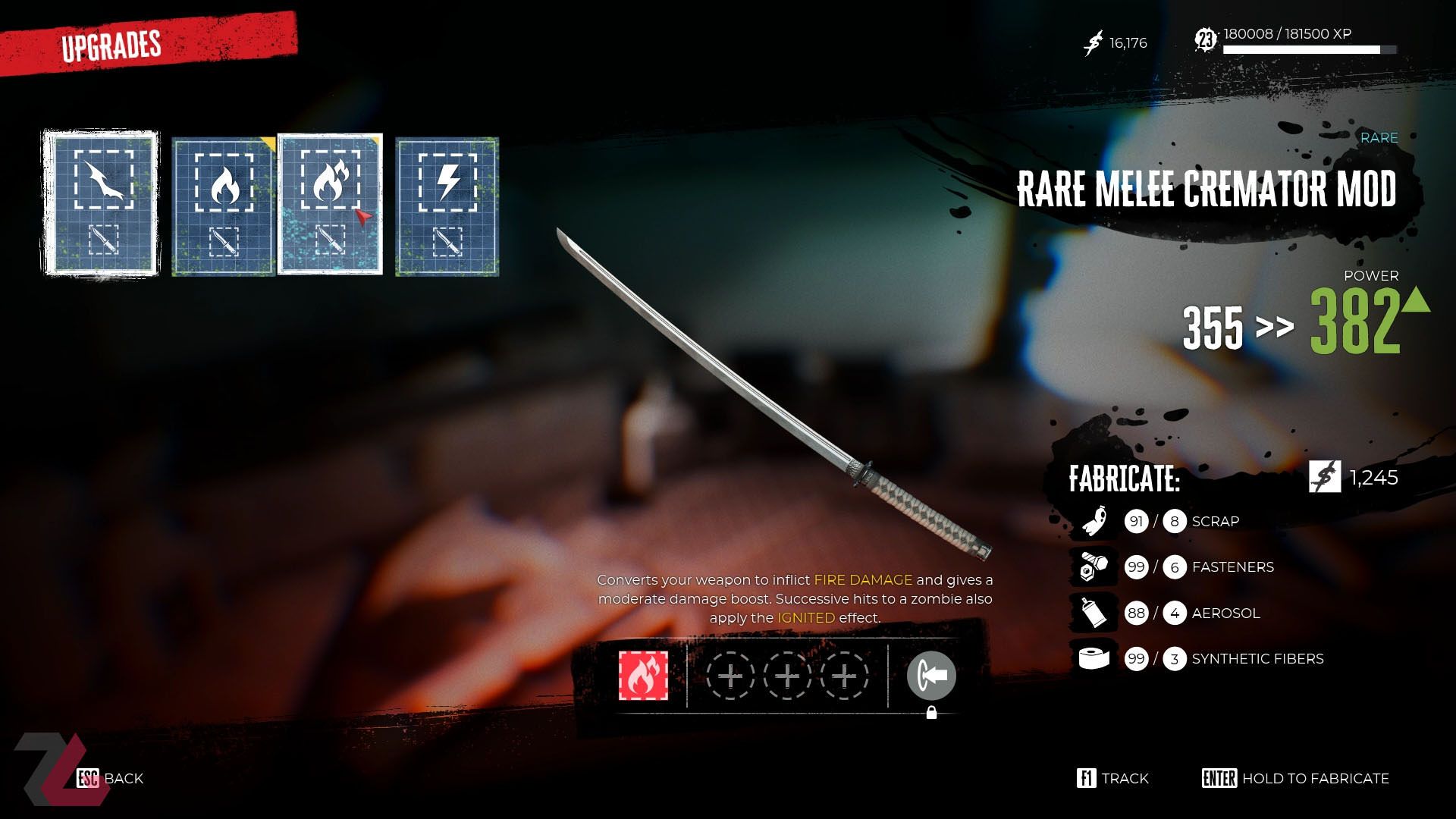Click the red flame mod slot

[x=643, y=676]
